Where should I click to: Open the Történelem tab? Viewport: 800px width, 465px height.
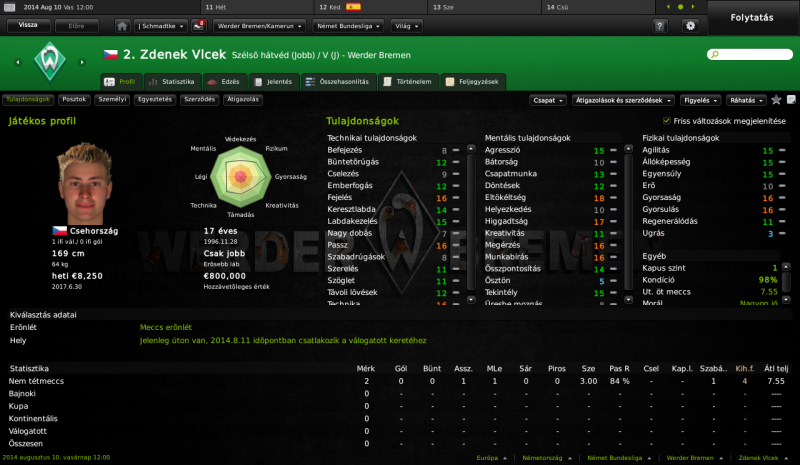pyautogui.click(x=412, y=80)
